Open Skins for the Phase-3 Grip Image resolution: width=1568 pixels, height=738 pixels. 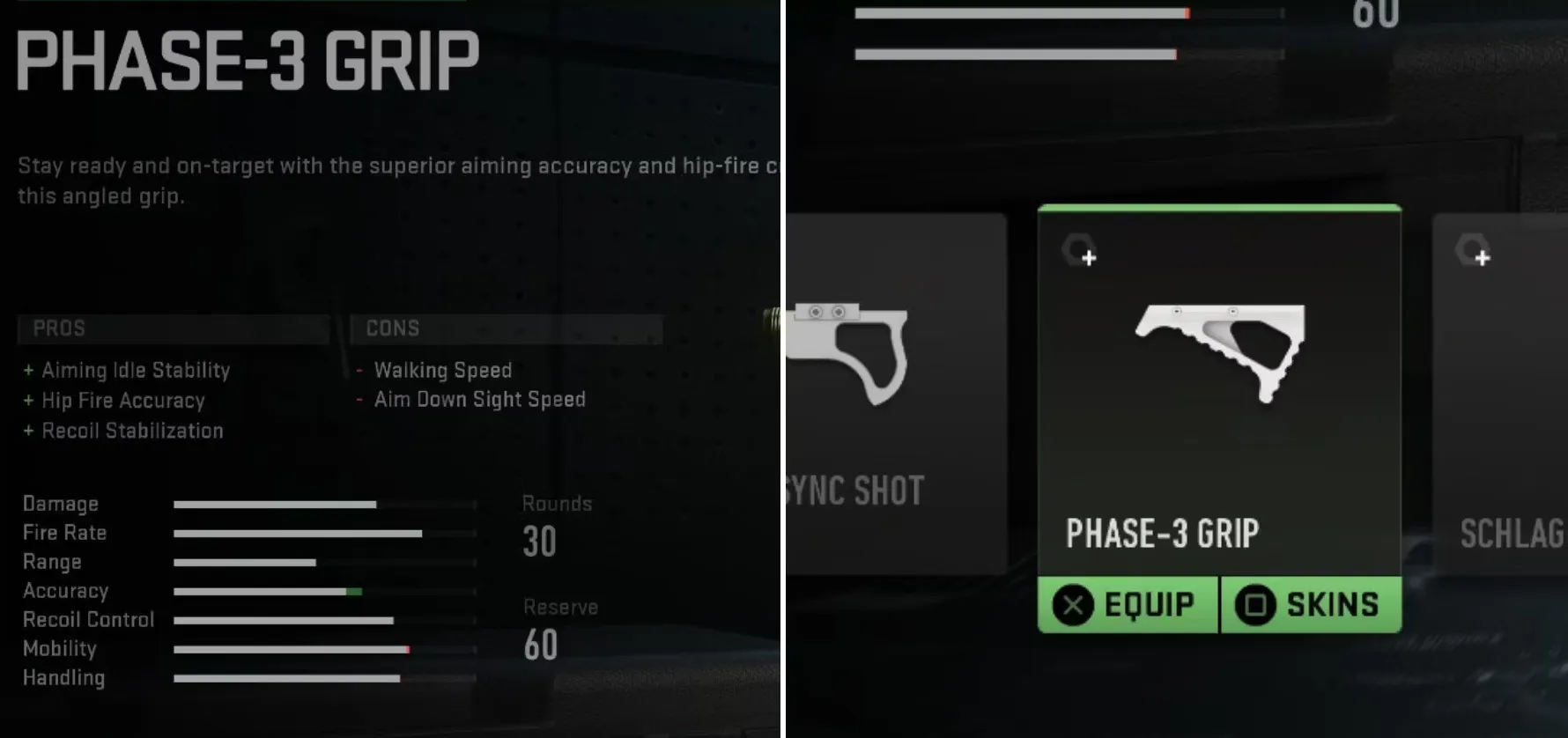point(1310,605)
